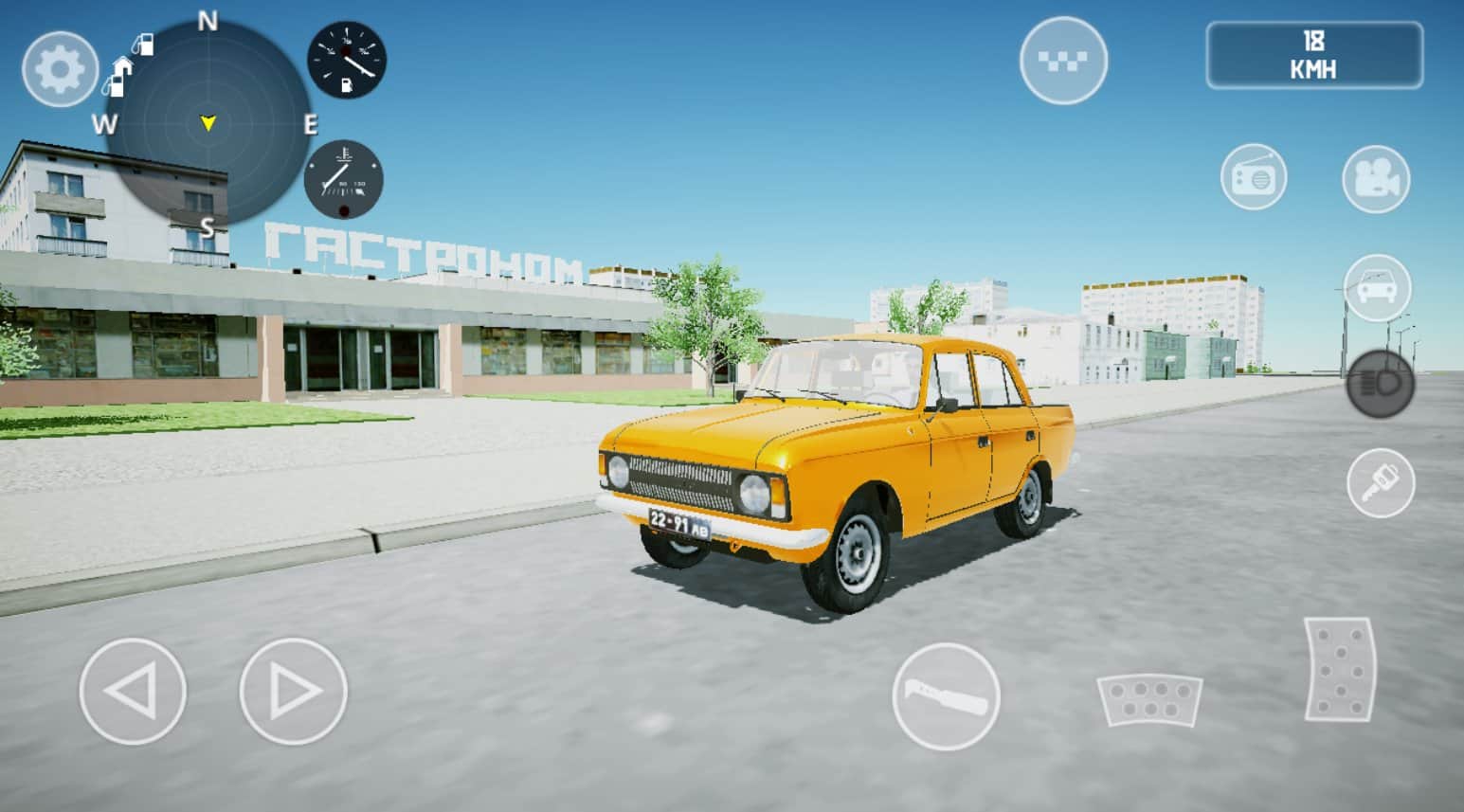Click the compass minimap
The height and width of the screenshot is (812, 1464).
(x=208, y=123)
